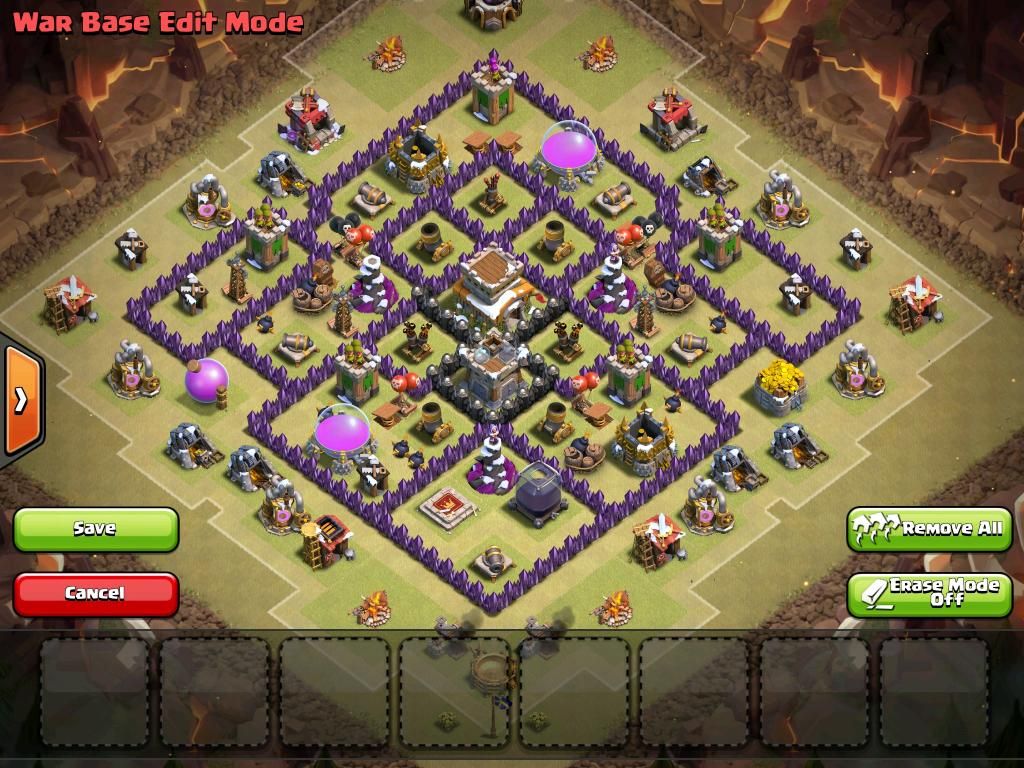
Task: Remove All buildings from the base
Action: [929, 528]
